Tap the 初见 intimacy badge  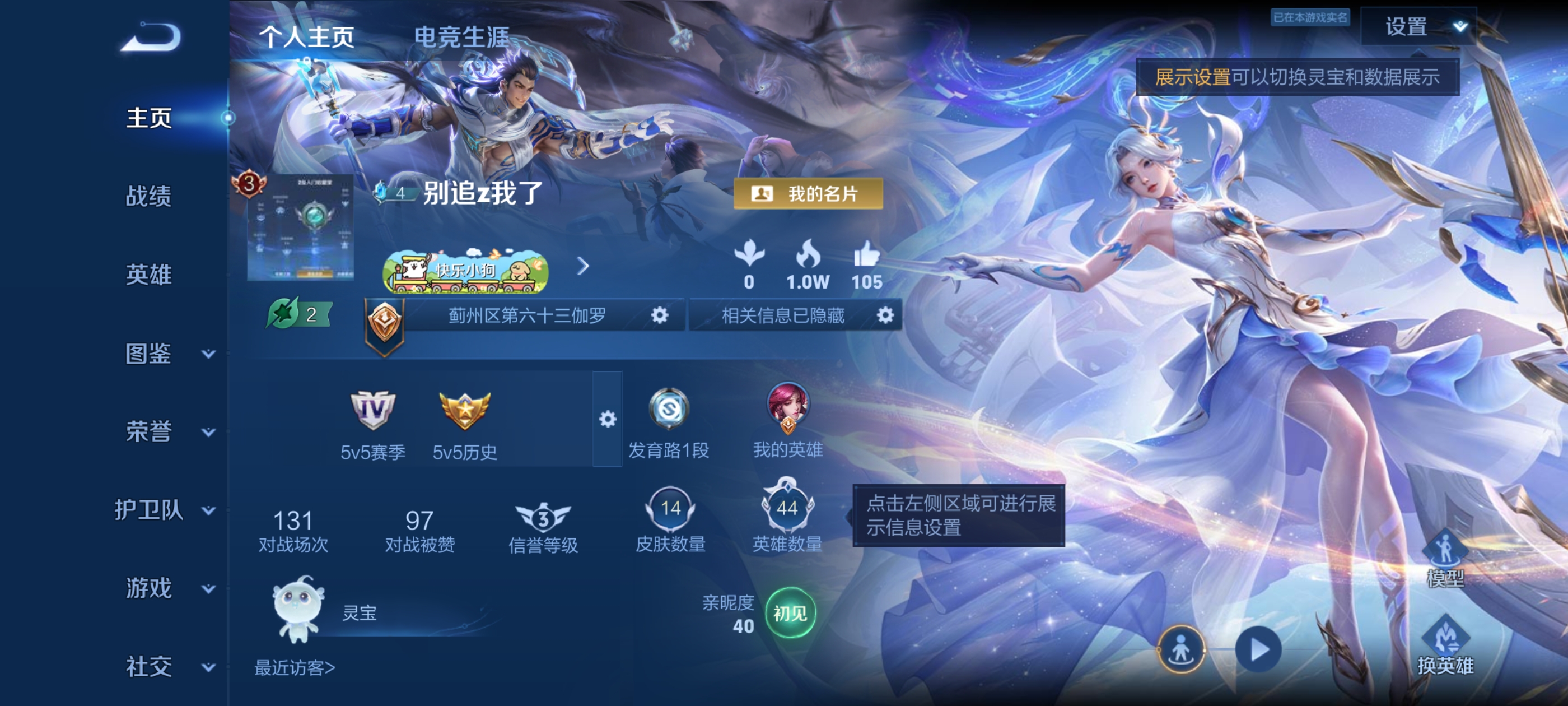click(x=790, y=615)
